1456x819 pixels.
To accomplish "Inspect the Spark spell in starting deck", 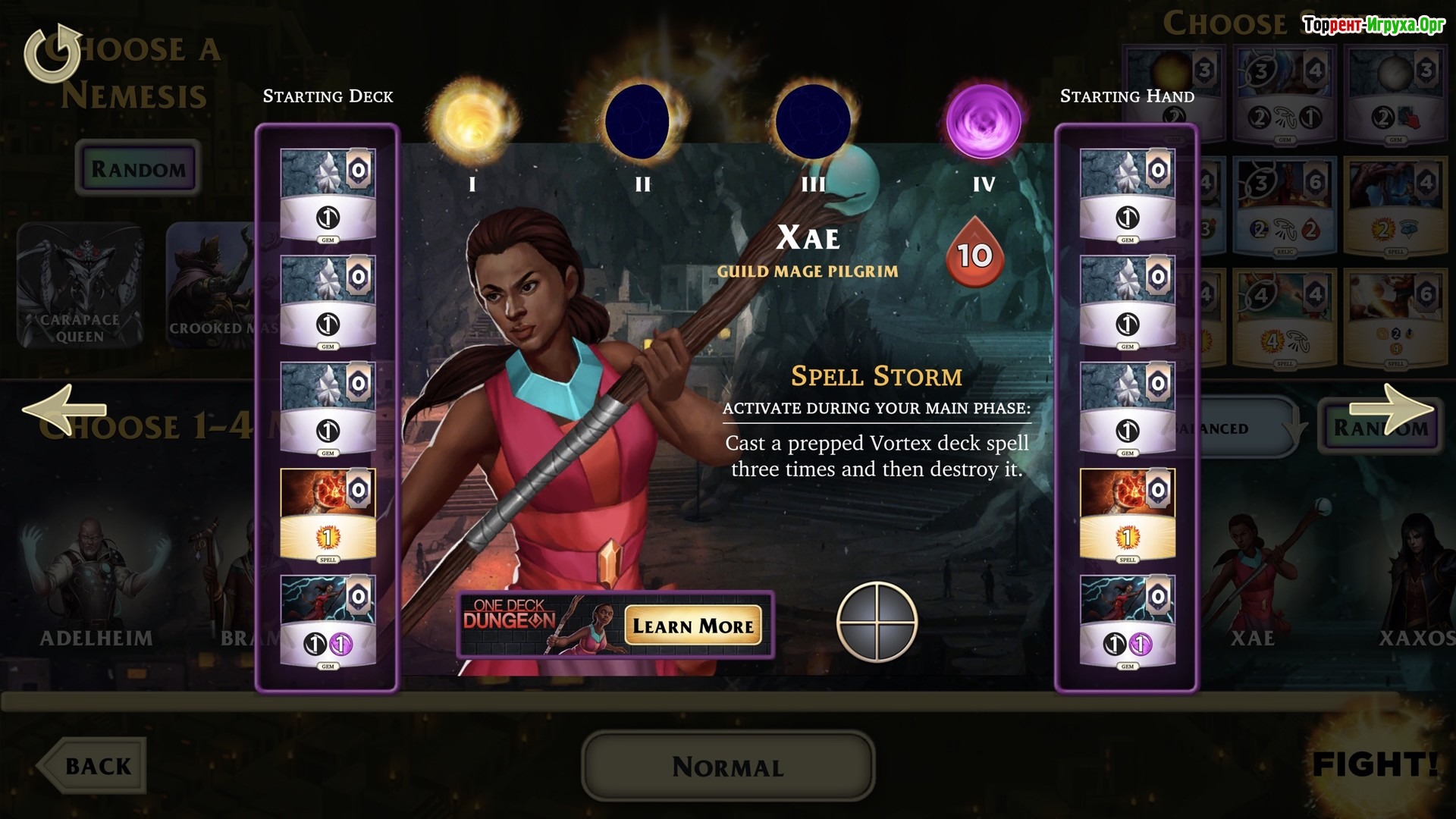I will pos(328,515).
